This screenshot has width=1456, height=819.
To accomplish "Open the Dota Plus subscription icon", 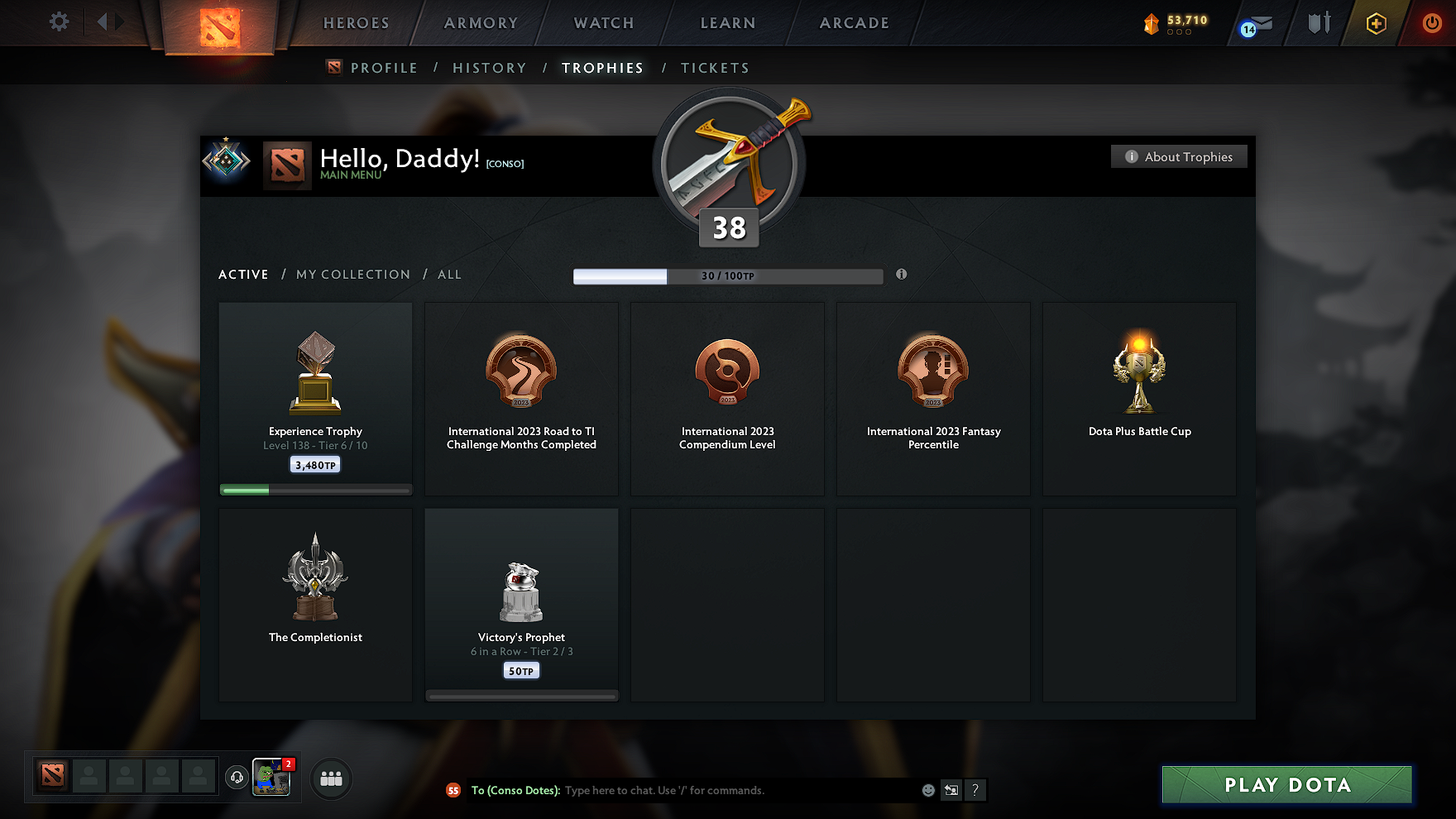I will 1375,23.
